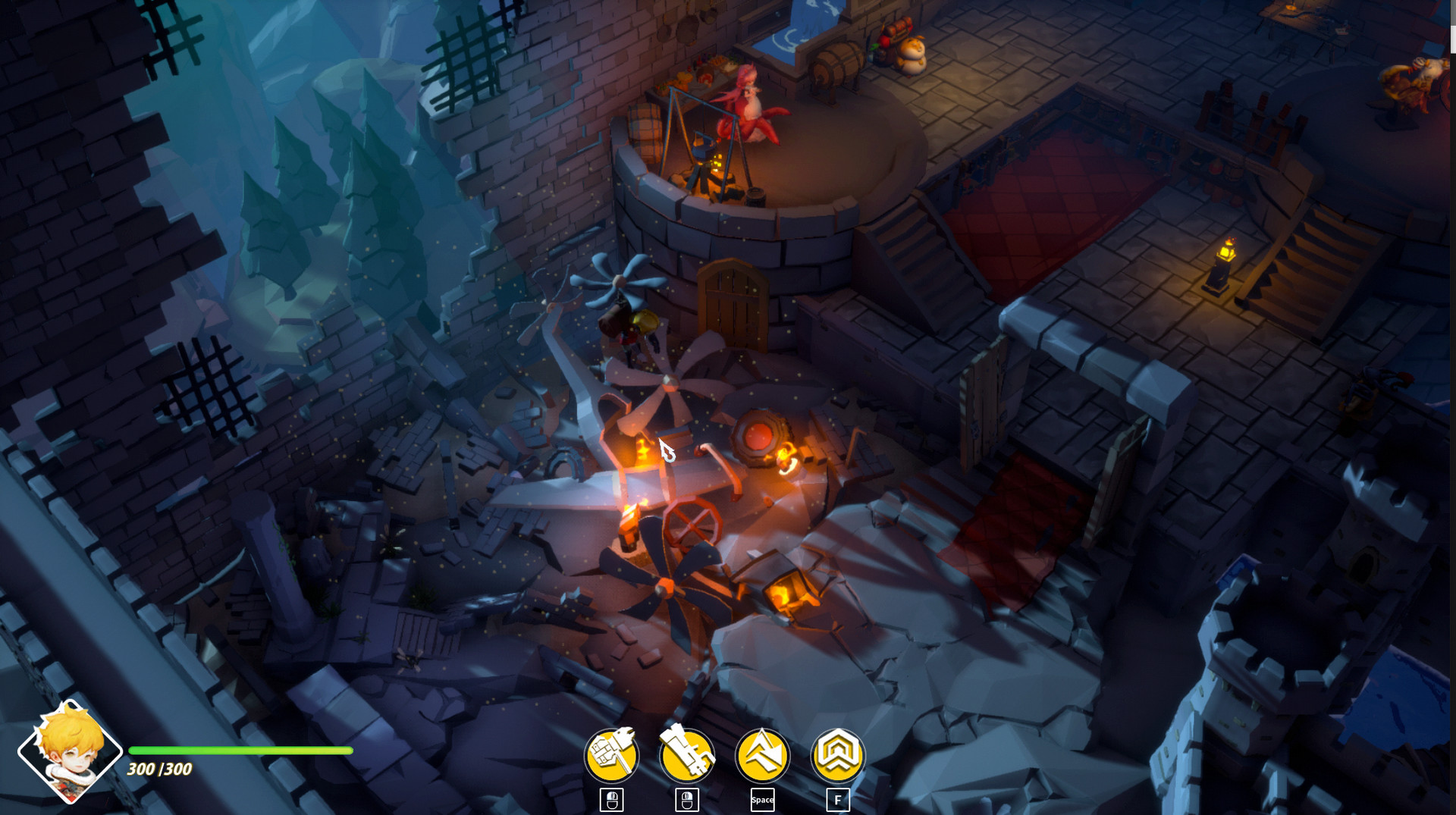This screenshot has height=815, width=1456.
Task: Select the blonde hero portrait
Action: click(70, 751)
